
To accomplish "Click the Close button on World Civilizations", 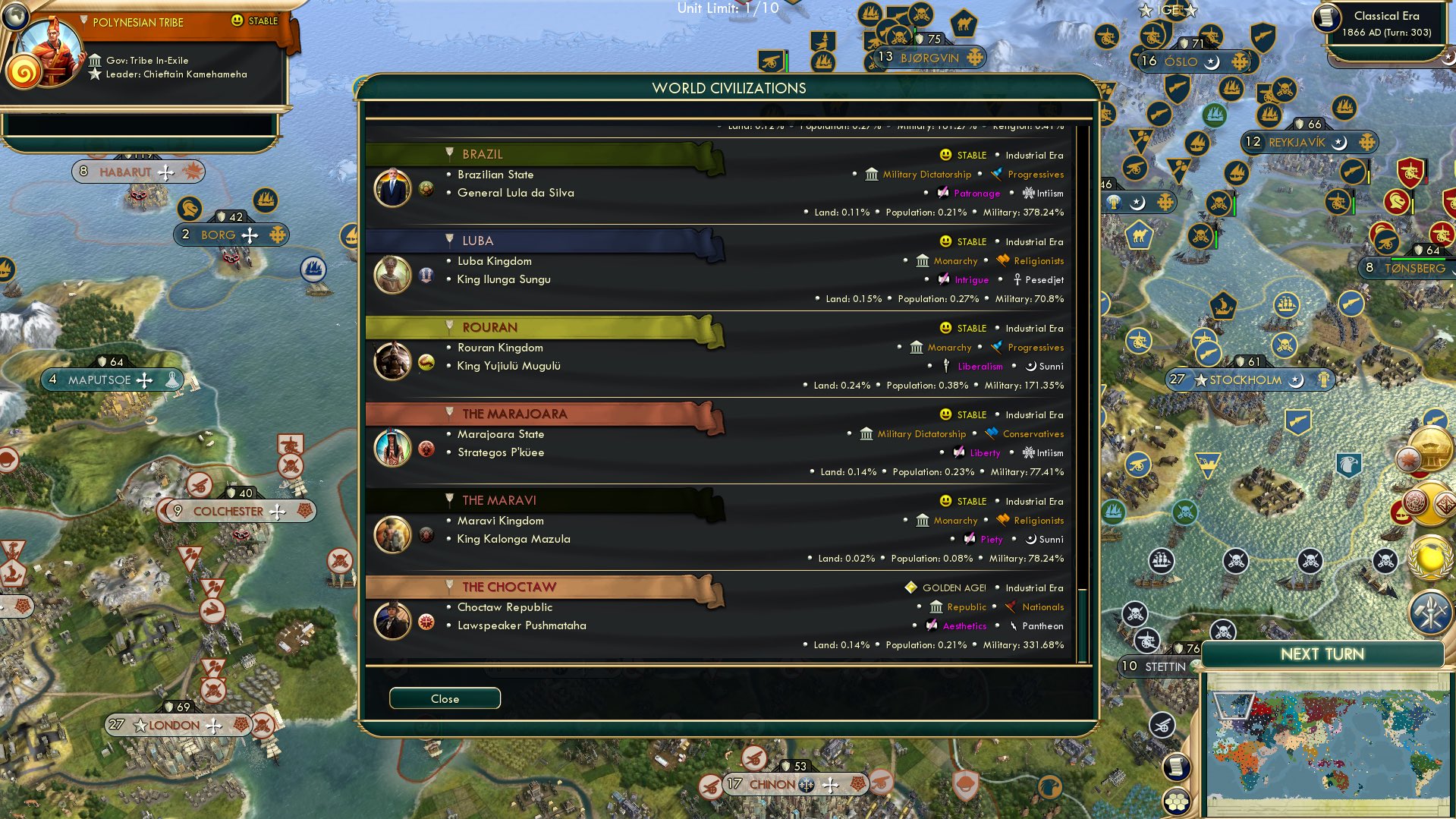I will [x=445, y=698].
